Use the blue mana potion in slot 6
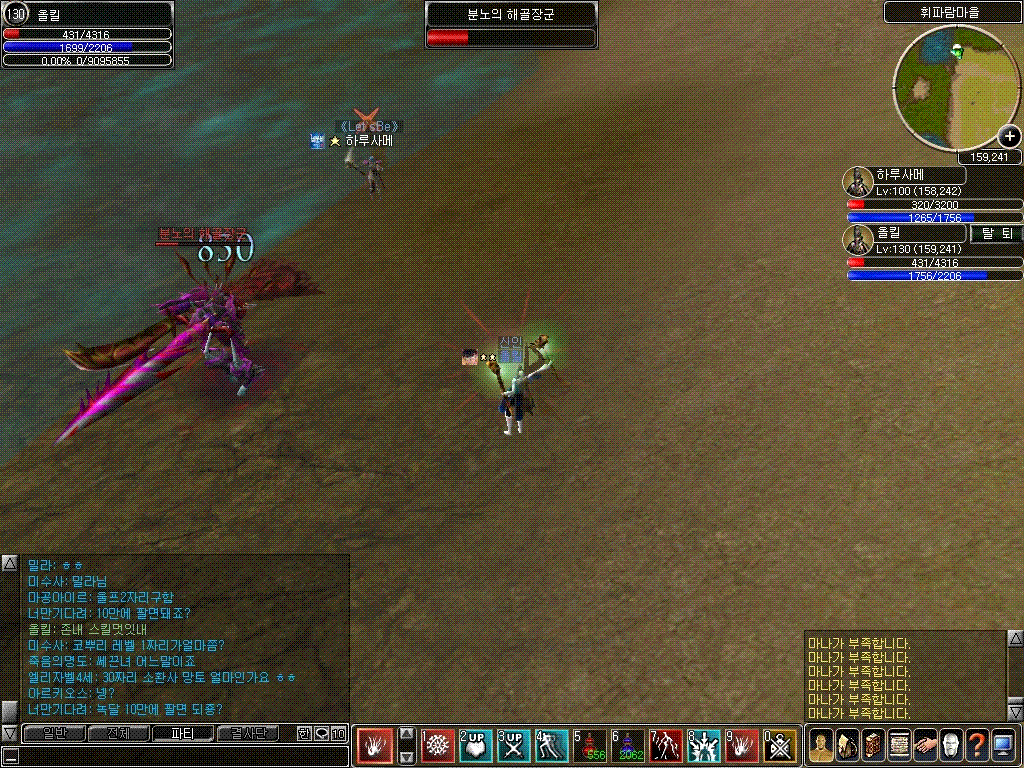 (x=629, y=746)
